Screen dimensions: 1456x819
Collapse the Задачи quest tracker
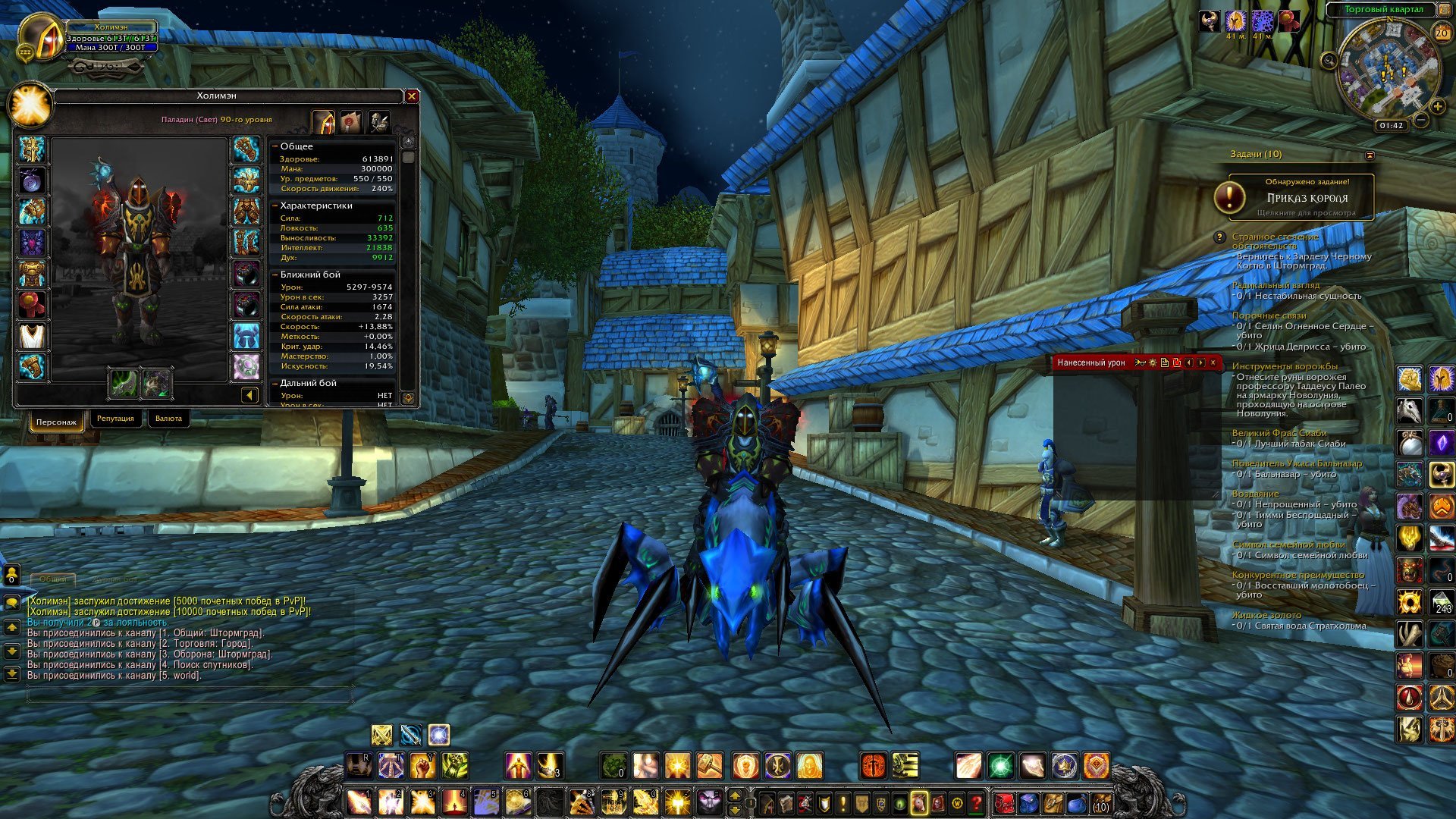coord(1370,155)
